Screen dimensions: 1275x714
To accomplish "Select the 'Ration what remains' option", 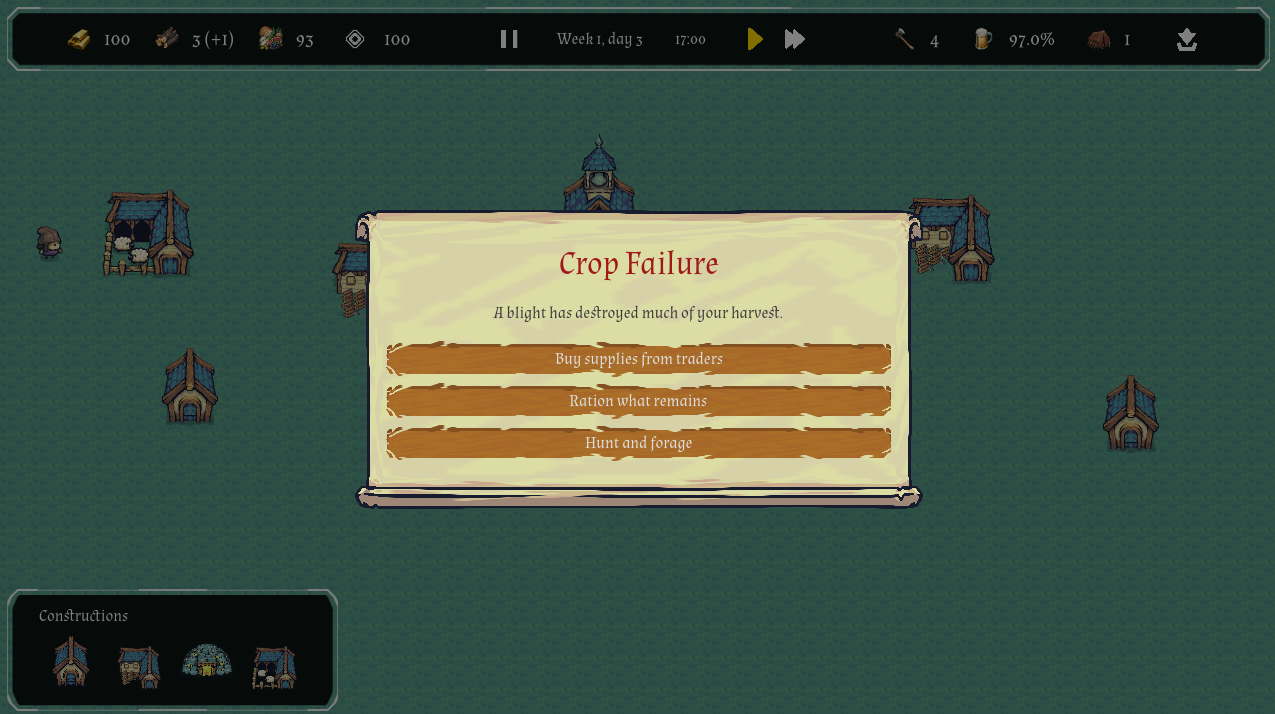I will pos(638,401).
